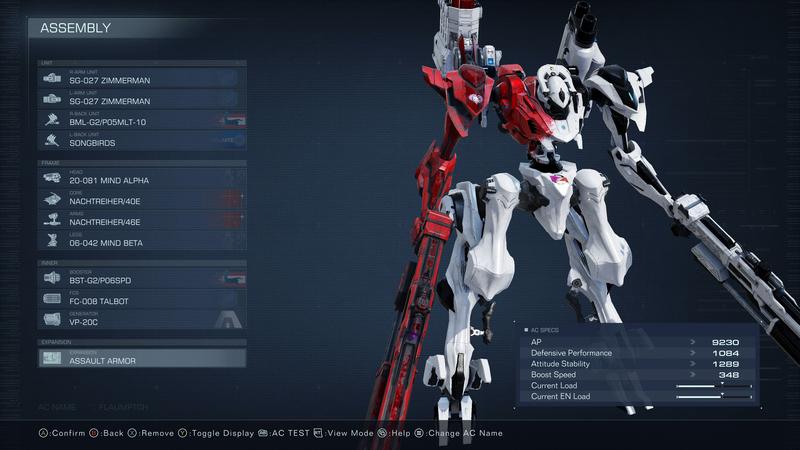The height and width of the screenshot is (450, 800).
Task: Open the Nachtreiher/40E core slot
Action: (142, 199)
